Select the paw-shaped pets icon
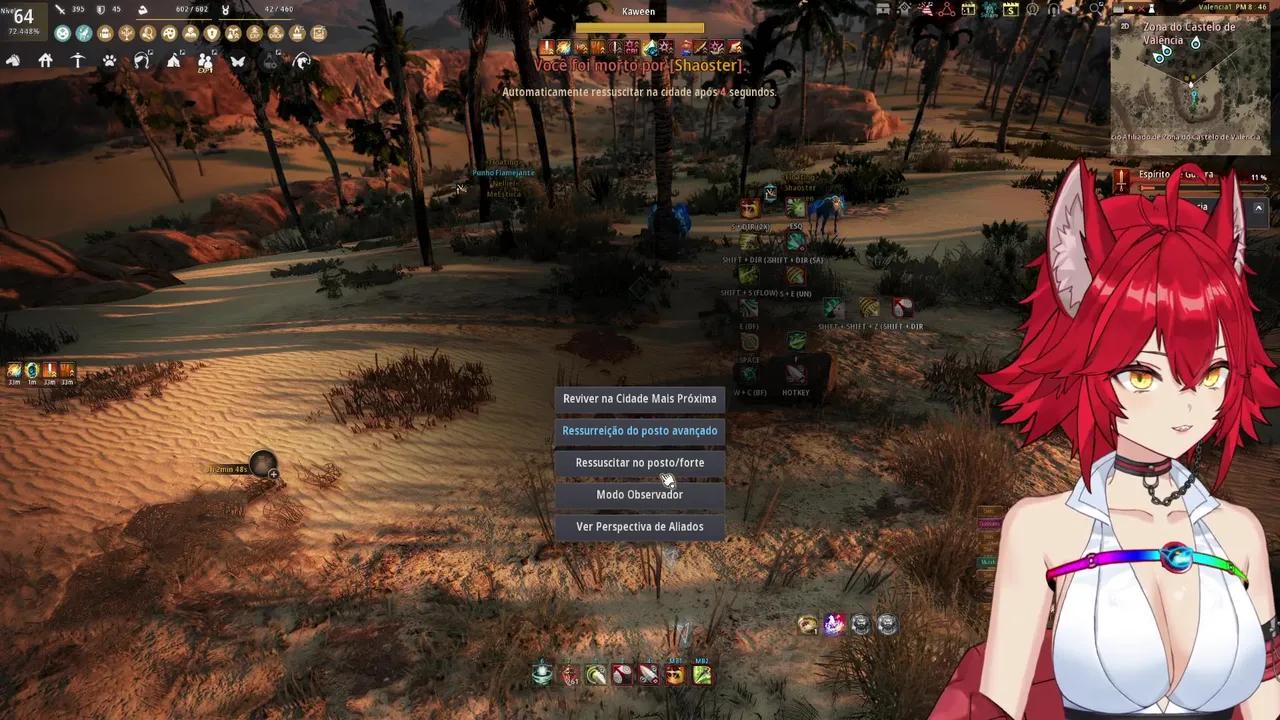The height and width of the screenshot is (720, 1280). coord(110,61)
